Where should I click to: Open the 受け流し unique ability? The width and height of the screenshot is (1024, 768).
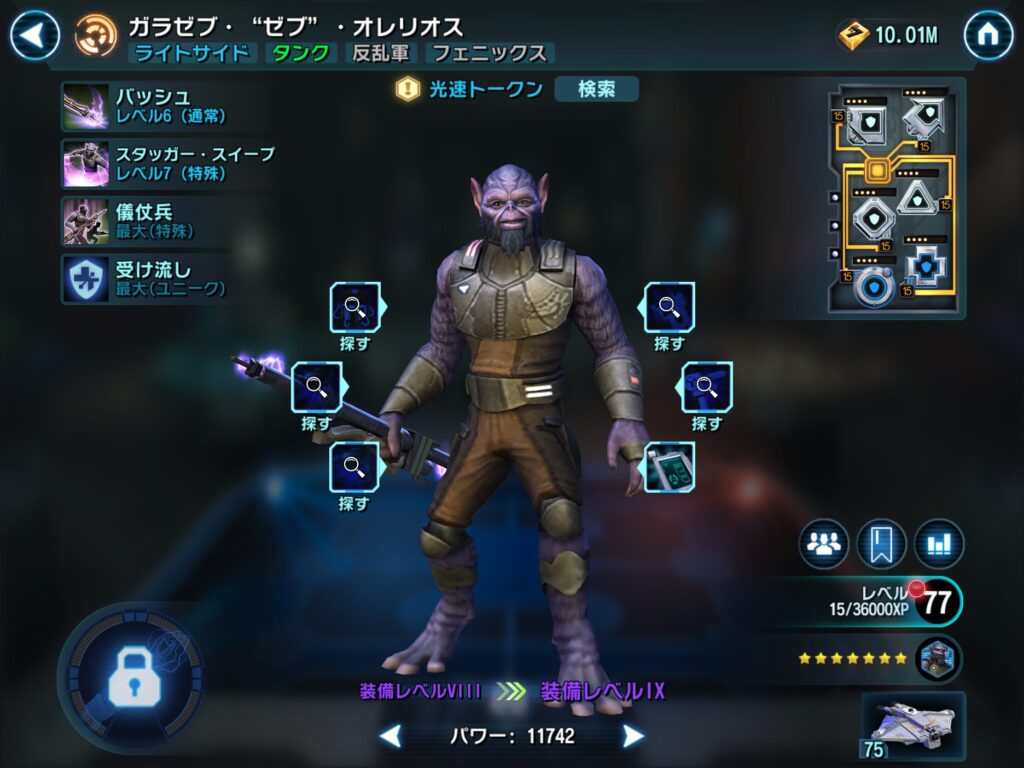86,278
